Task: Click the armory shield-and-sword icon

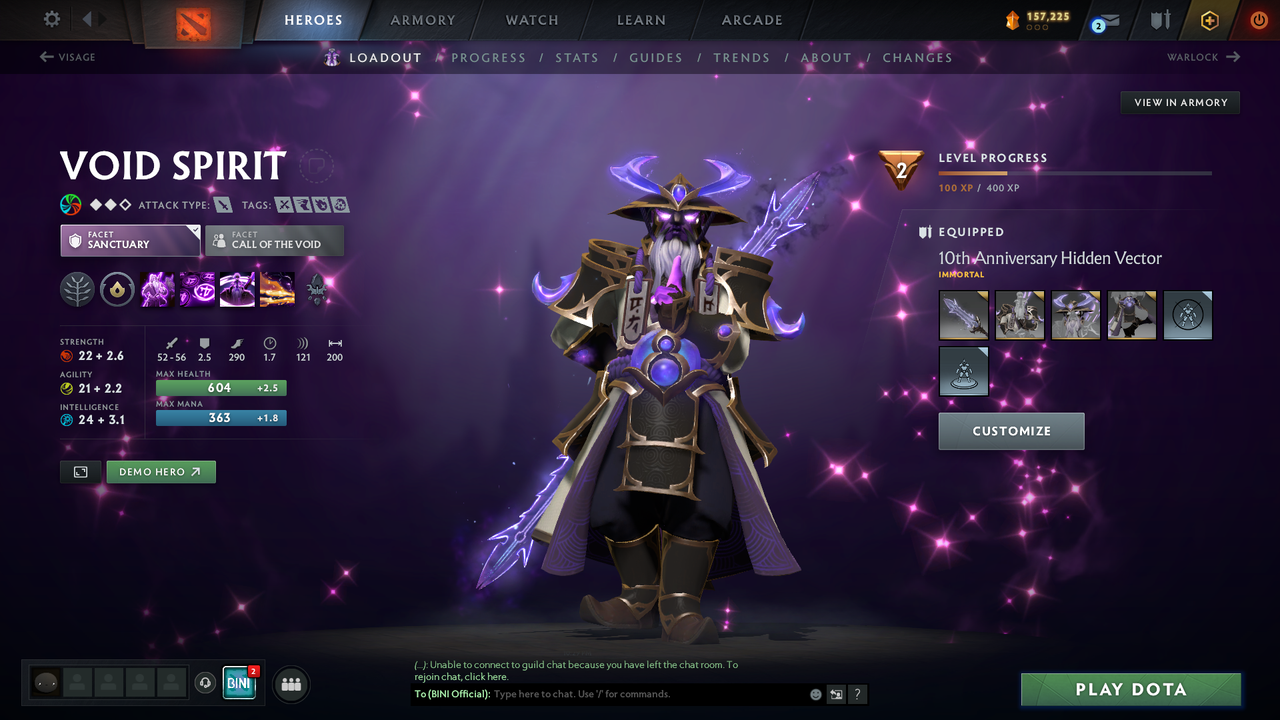Action: click(1162, 20)
